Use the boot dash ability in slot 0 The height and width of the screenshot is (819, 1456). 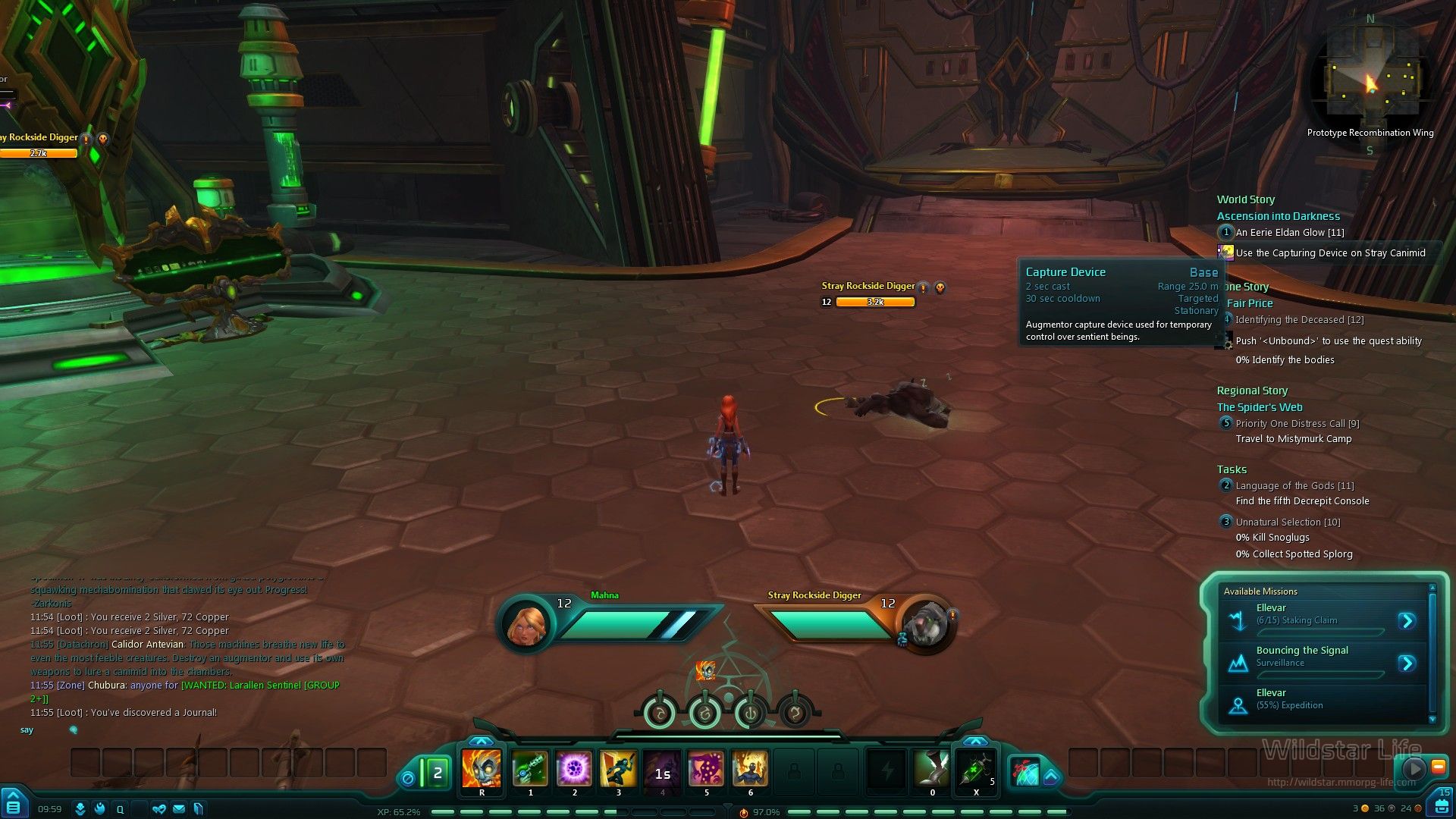click(x=932, y=769)
